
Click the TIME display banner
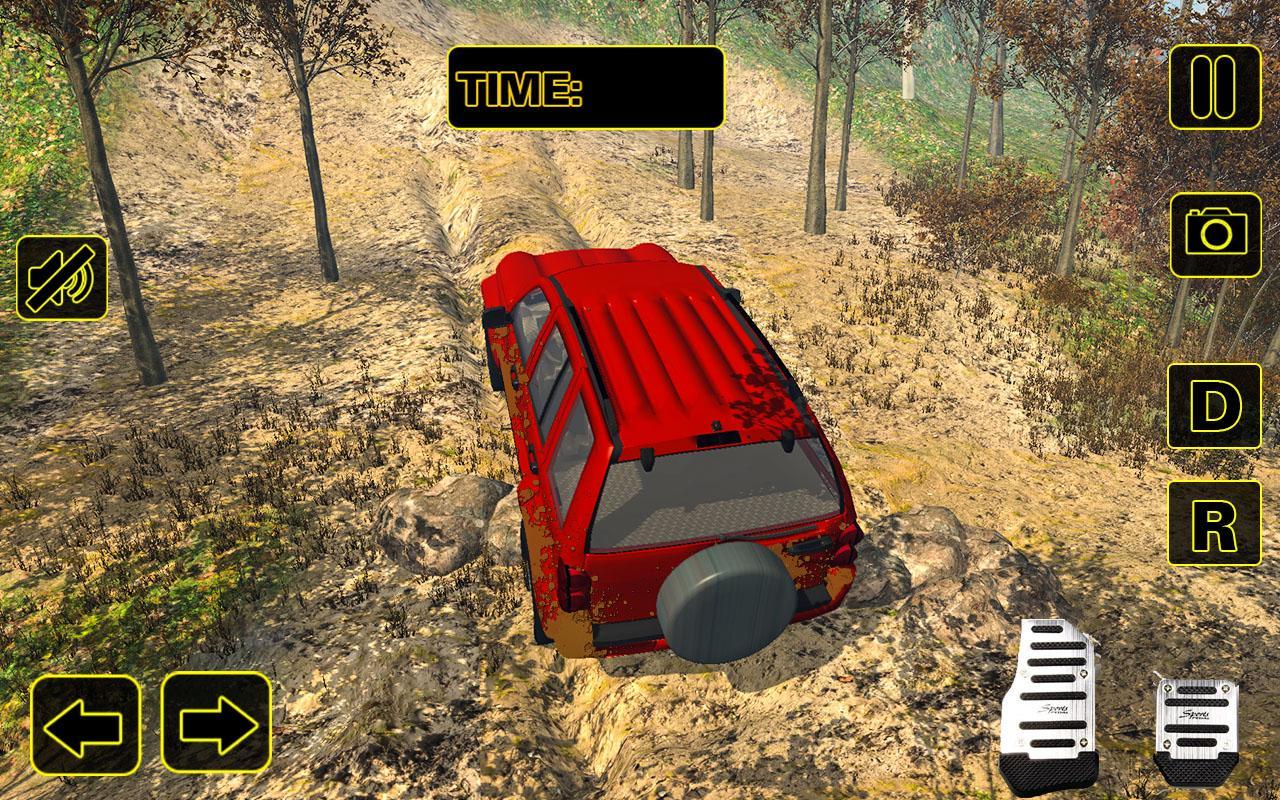(x=585, y=88)
